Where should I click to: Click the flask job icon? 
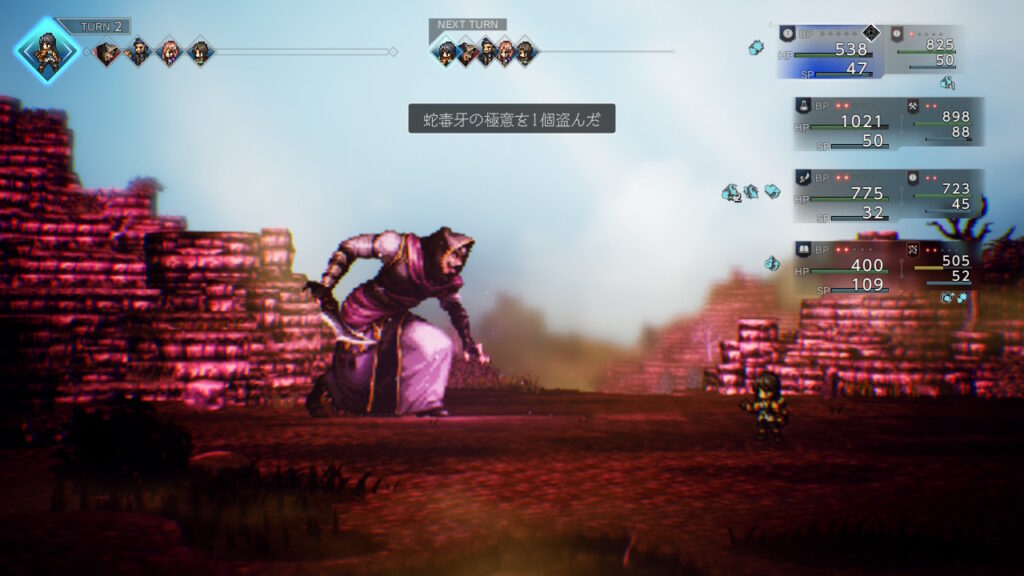pyautogui.click(x=803, y=104)
